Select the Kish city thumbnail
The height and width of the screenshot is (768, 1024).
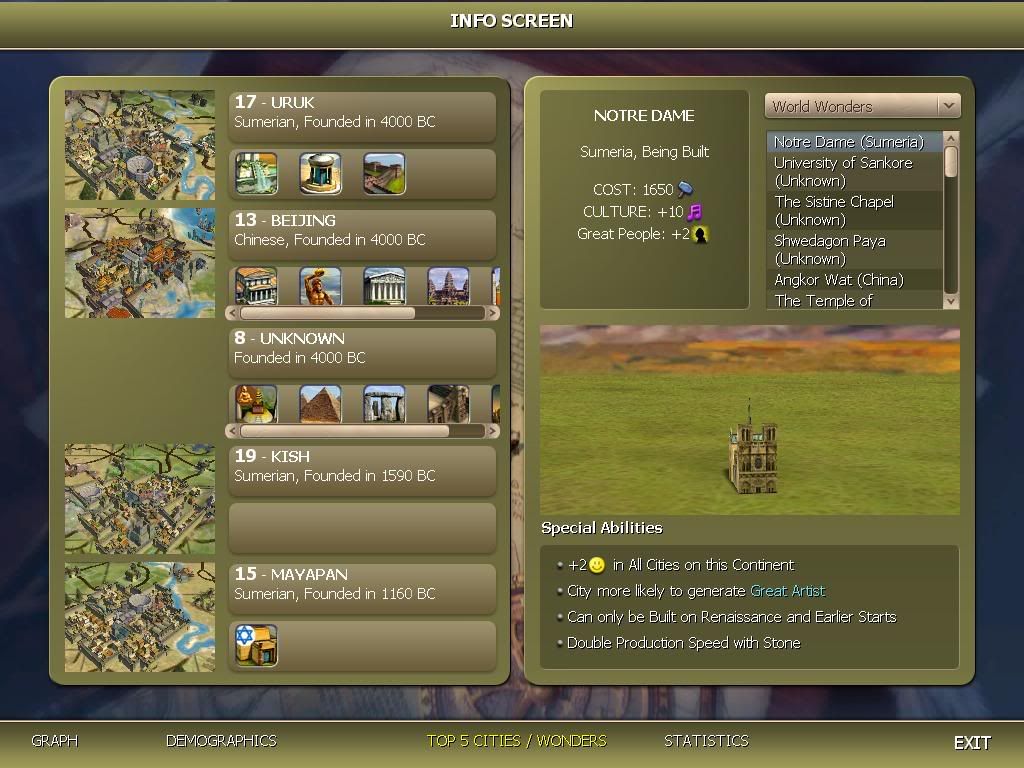coord(140,499)
